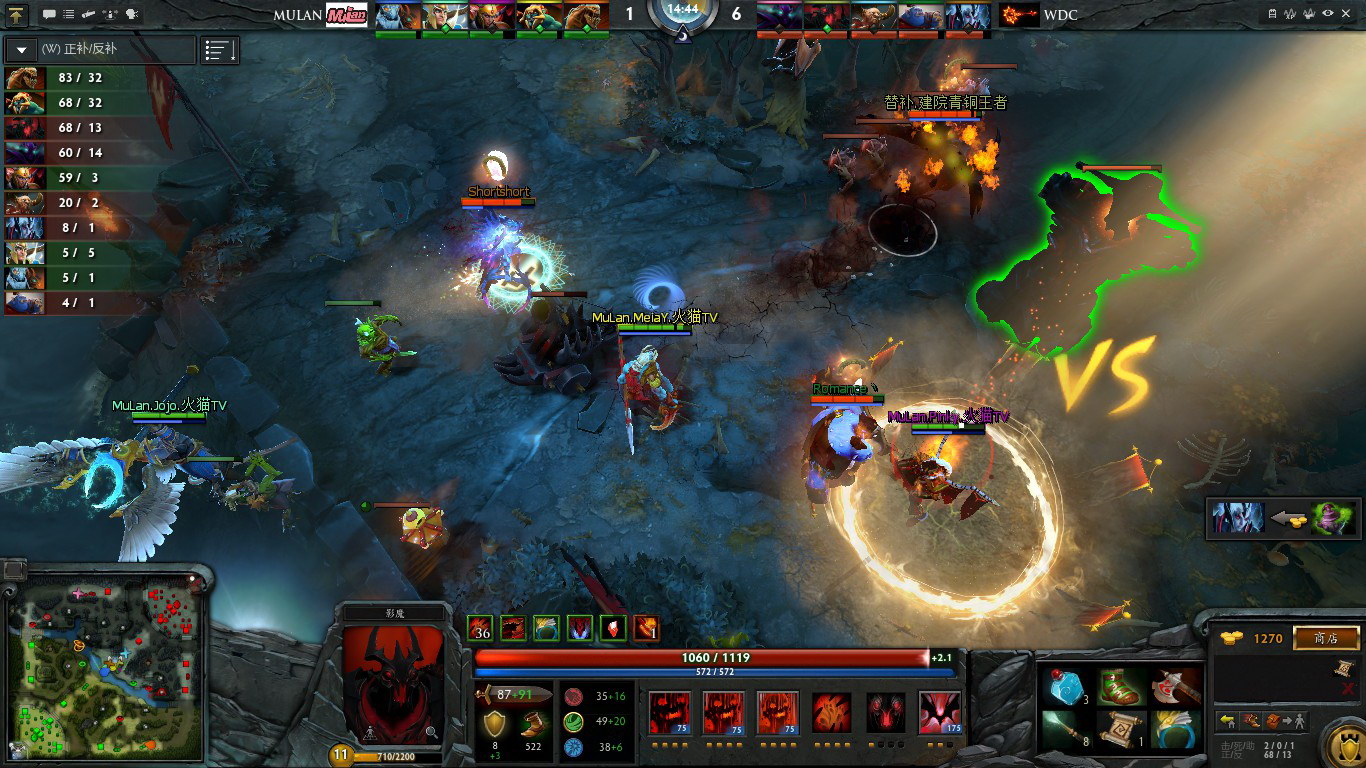Select Drow Ranger portrait in the top bar
This screenshot has height=768, width=1366.
click(968, 16)
